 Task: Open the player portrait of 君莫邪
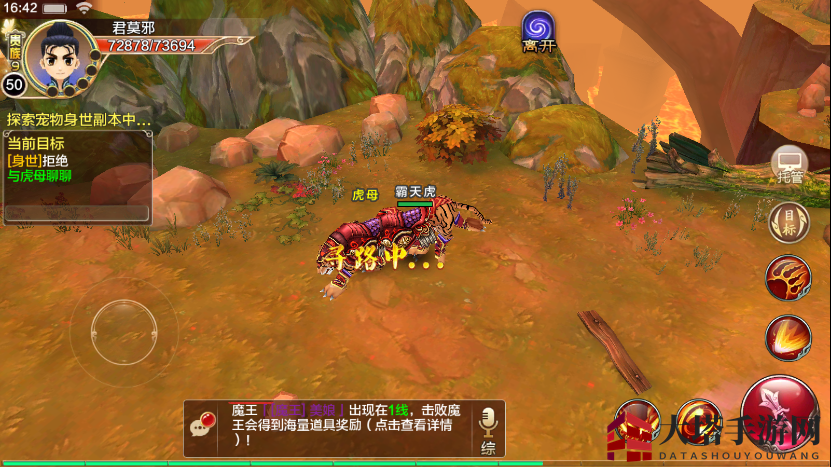click(60, 54)
